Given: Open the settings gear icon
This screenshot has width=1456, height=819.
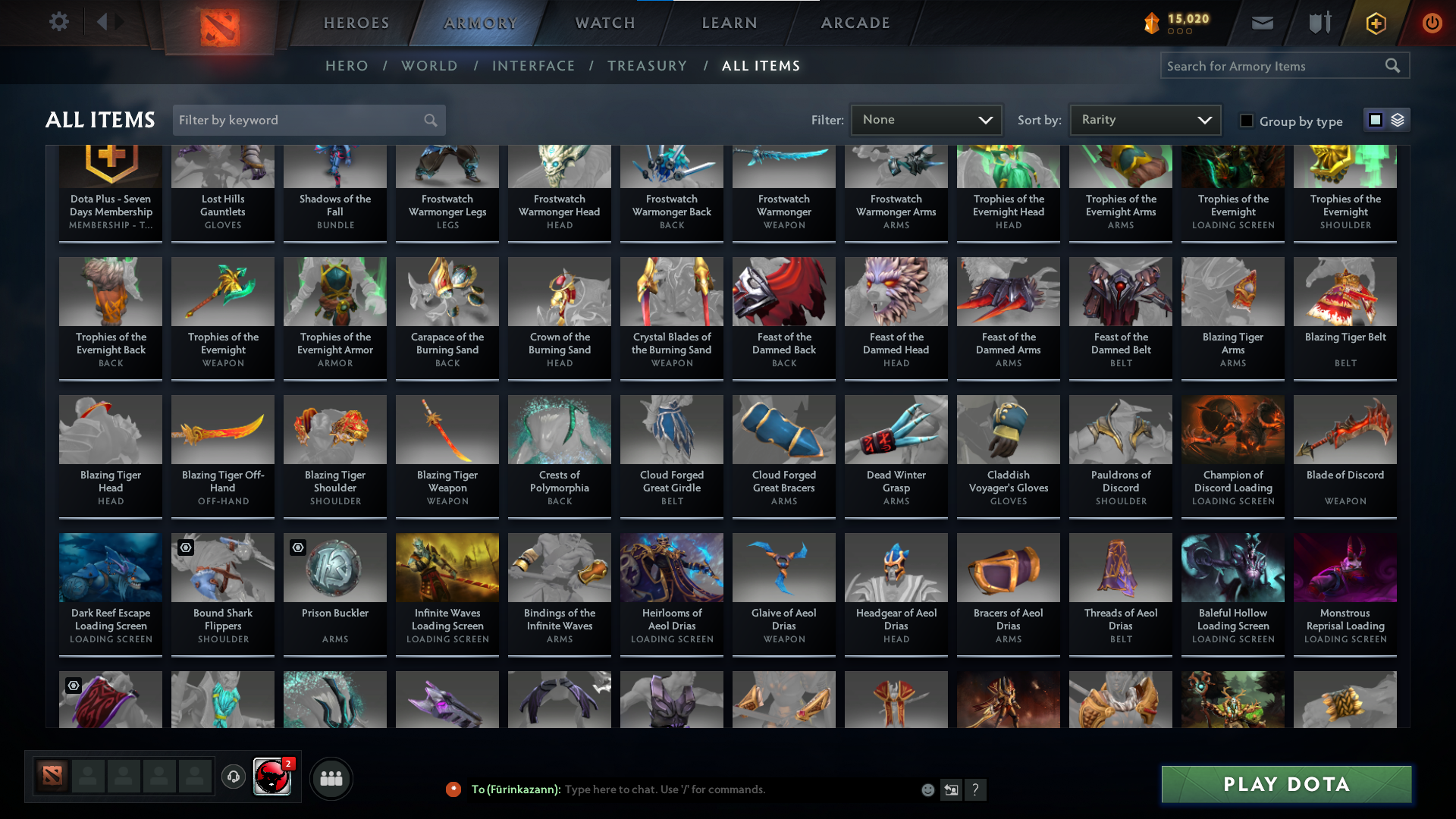Looking at the screenshot, I should coord(59,22).
